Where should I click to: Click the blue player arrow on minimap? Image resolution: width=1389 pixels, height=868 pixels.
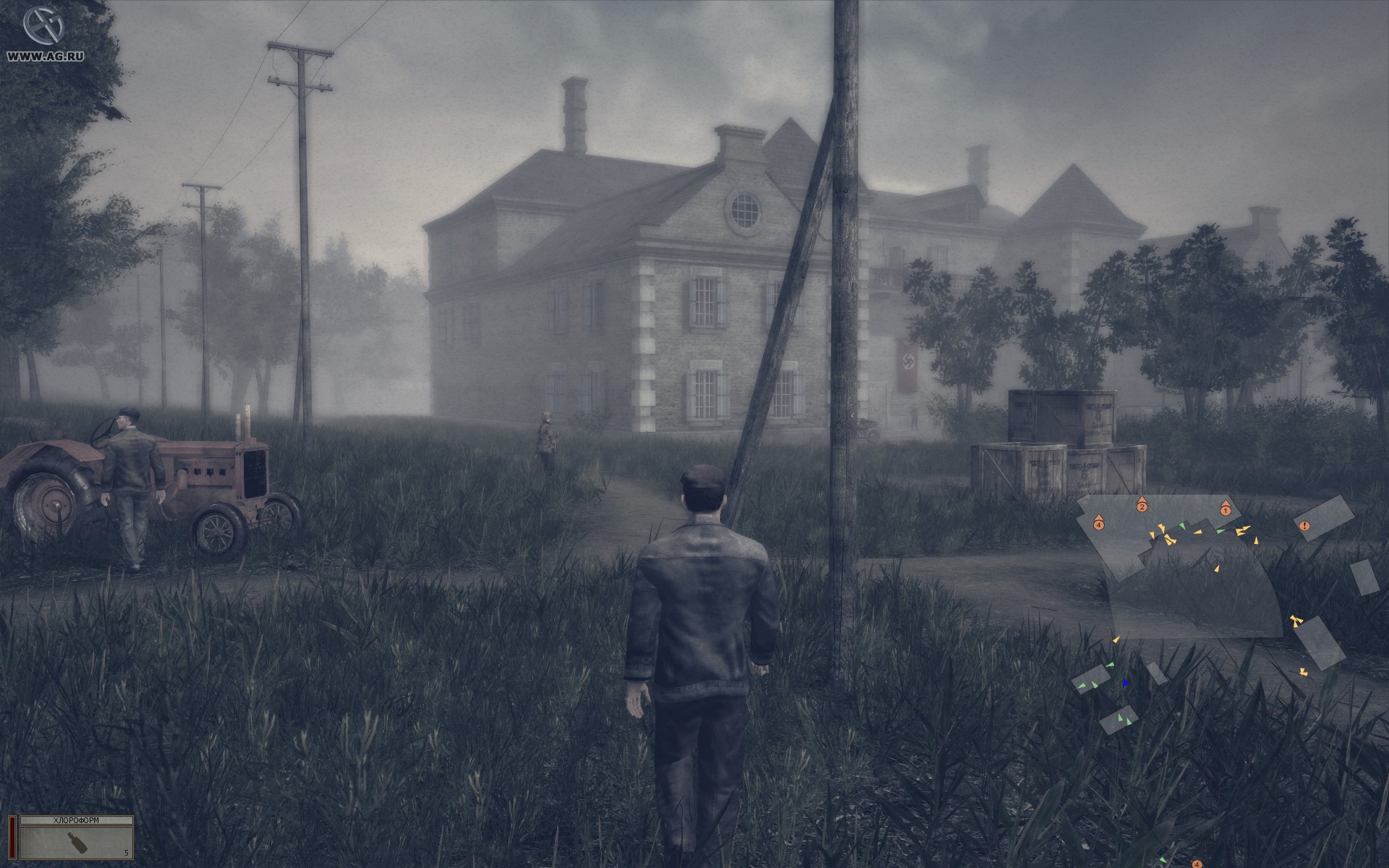coord(1125,682)
